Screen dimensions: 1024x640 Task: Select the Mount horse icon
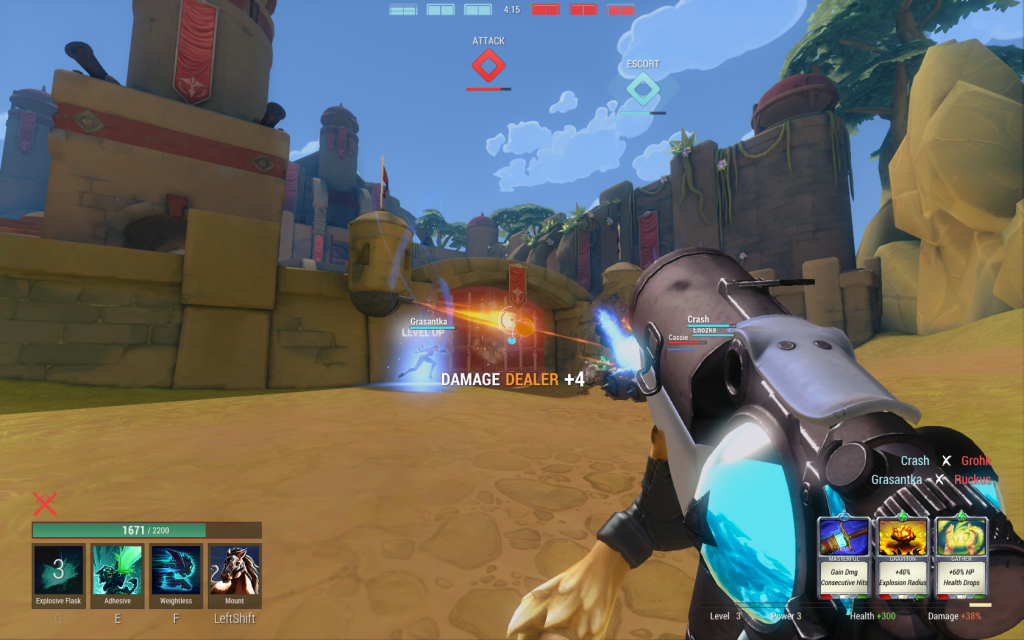[x=234, y=569]
